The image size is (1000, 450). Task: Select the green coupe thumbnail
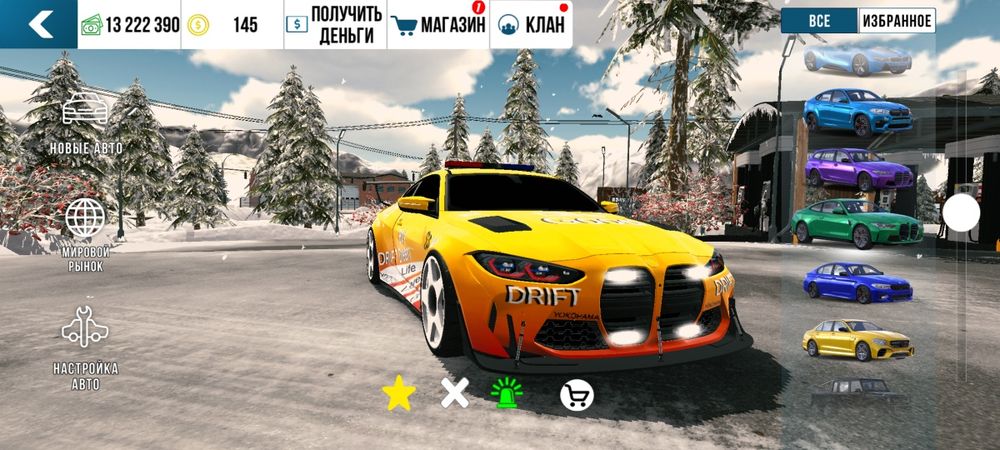pyautogui.click(x=858, y=222)
